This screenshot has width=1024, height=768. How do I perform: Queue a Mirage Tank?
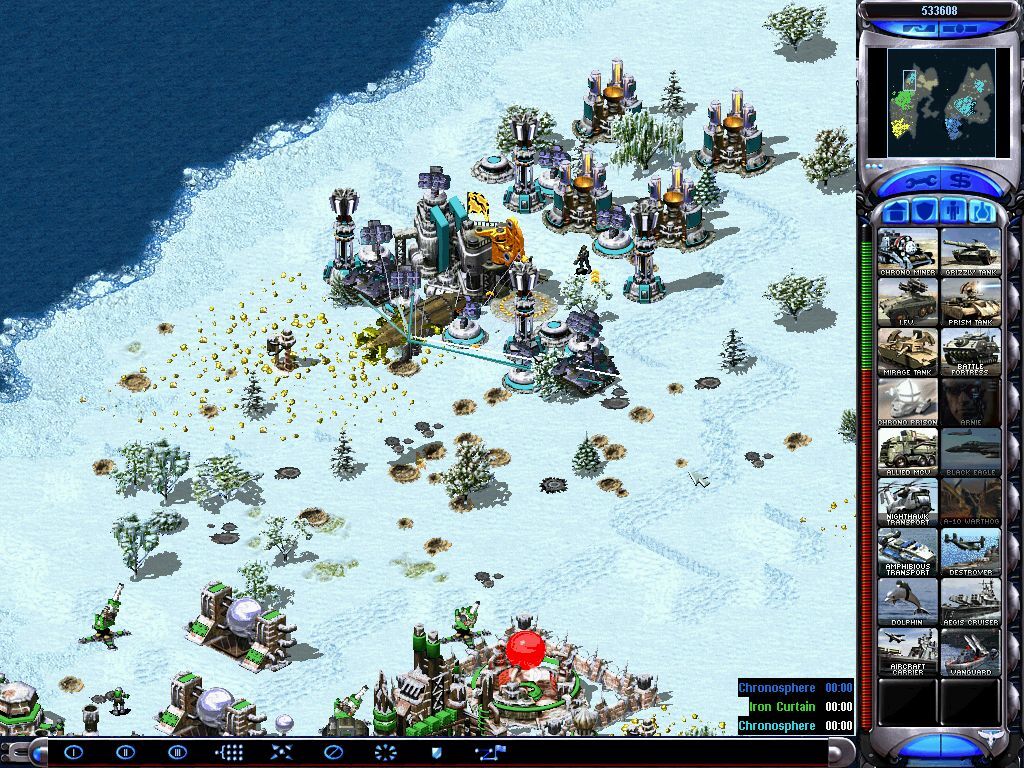pyautogui.click(x=908, y=352)
